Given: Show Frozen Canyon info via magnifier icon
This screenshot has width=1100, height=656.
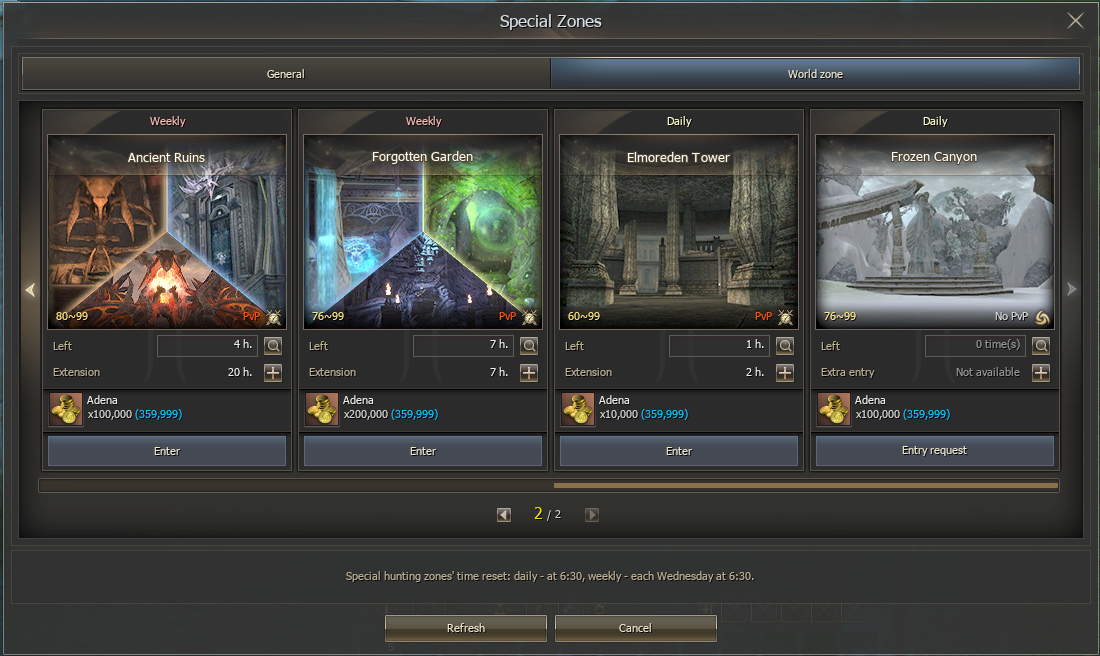Looking at the screenshot, I should tap(1041, 346).
